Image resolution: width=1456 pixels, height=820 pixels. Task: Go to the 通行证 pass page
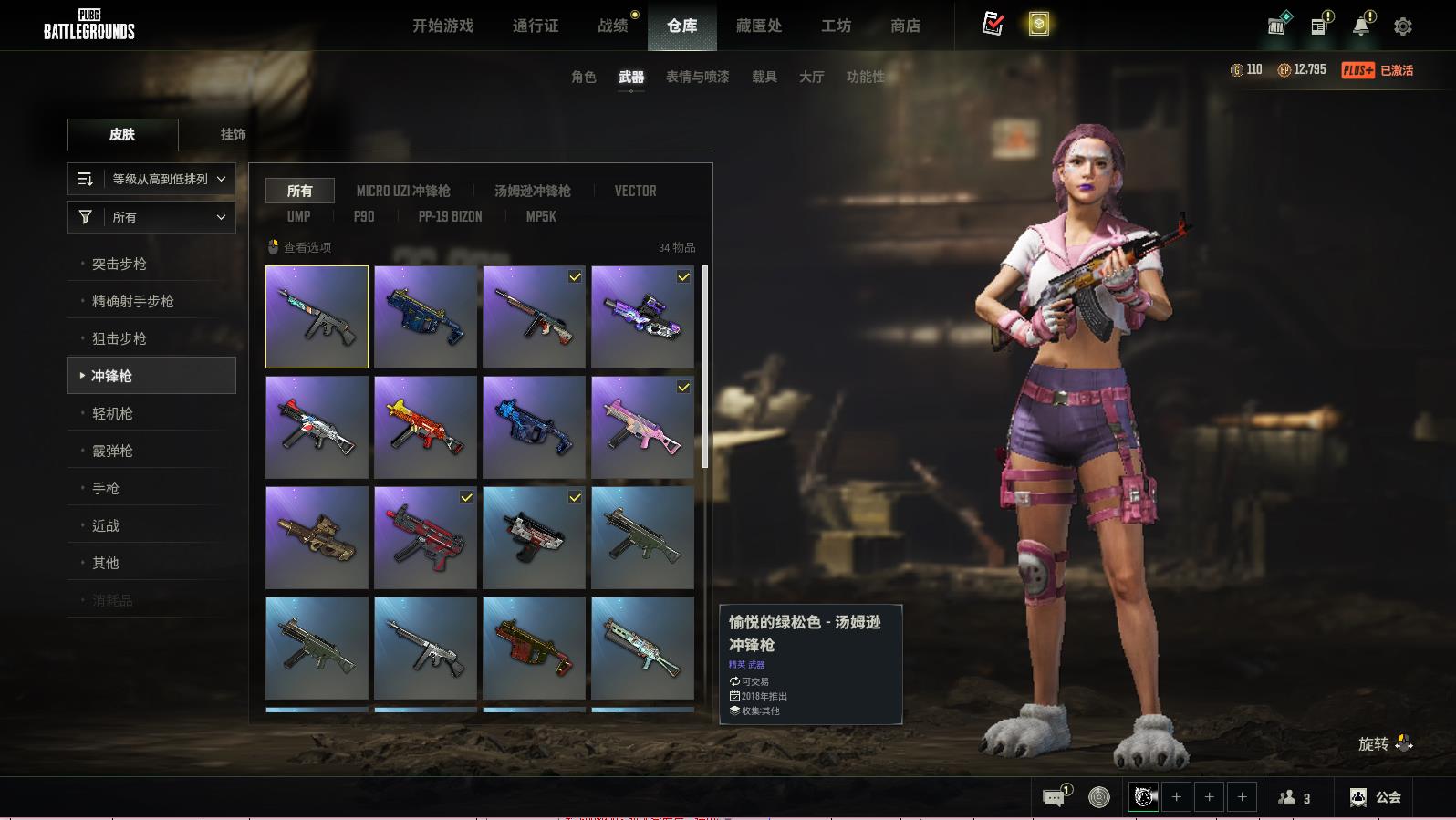tap(536, 26)
